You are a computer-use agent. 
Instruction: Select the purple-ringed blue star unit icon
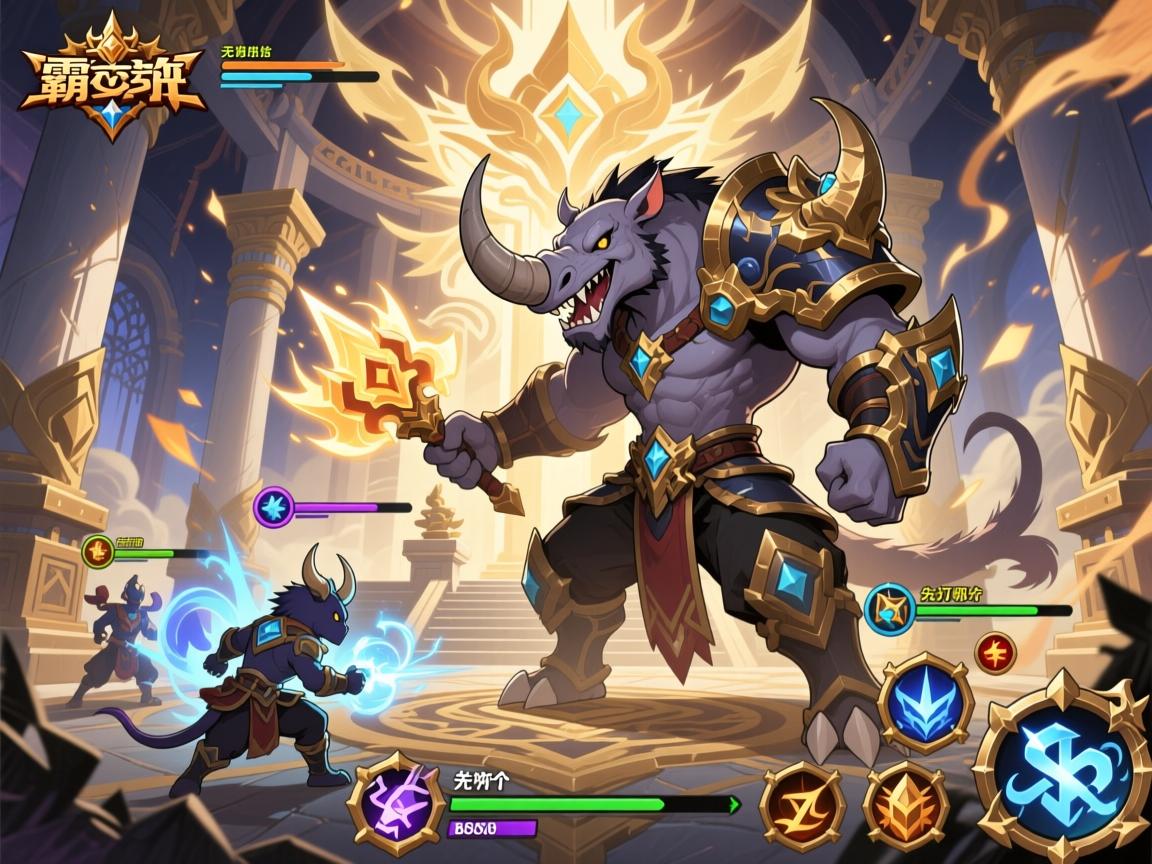[272, 507]
